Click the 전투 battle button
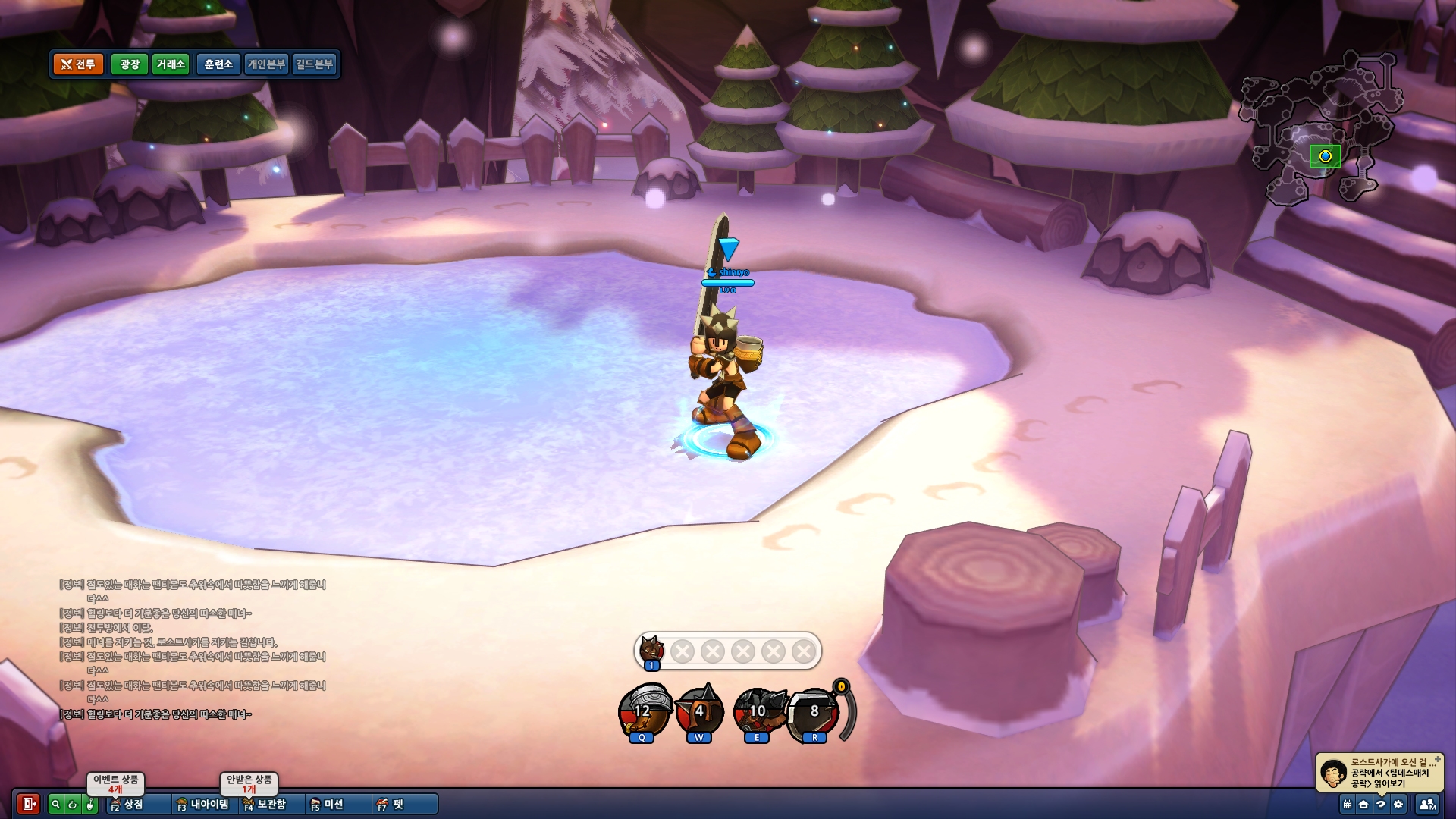 [x=77, y=65]
